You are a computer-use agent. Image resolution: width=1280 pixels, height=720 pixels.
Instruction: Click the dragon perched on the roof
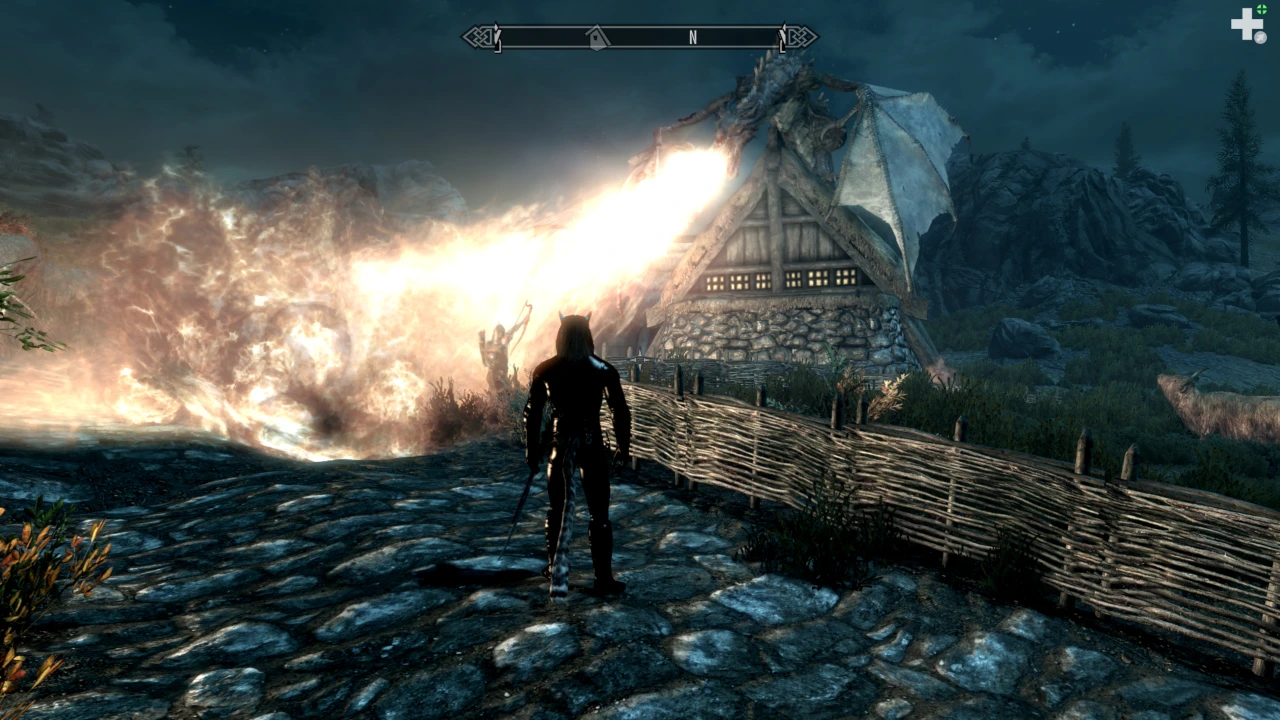(x=790, y=110)
